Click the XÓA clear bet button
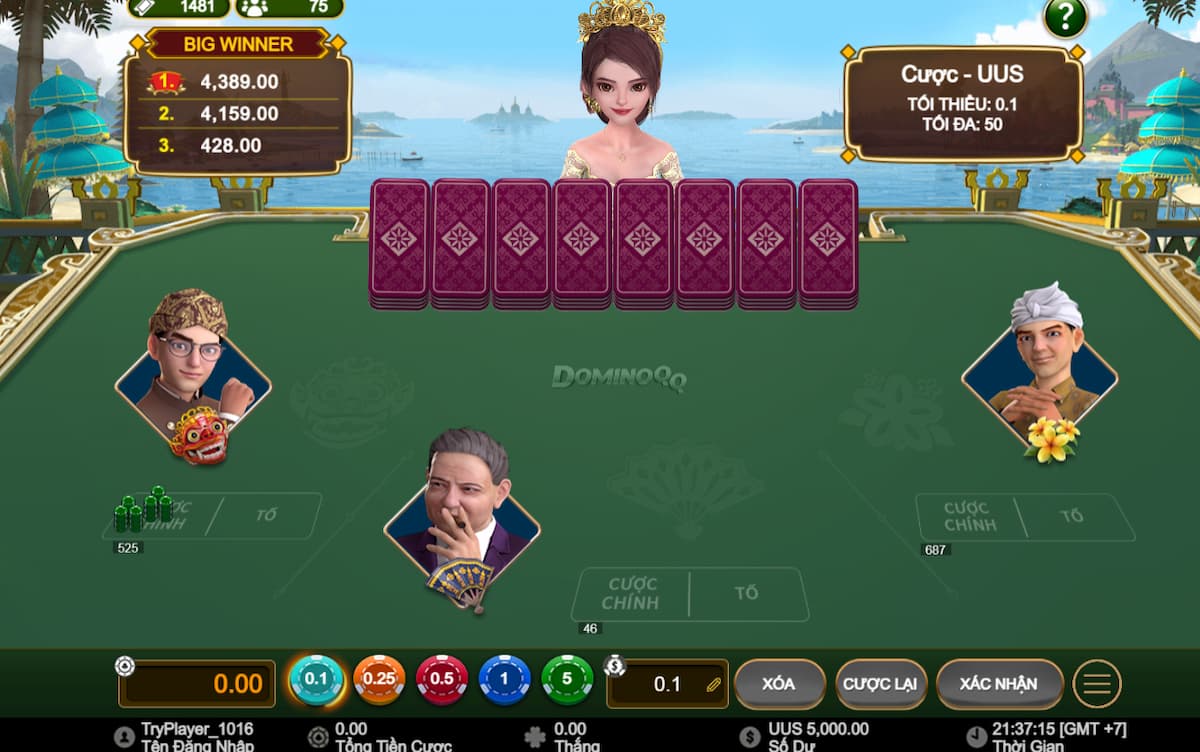Image resolution: width=1200 pixels, height=752 pixels. tap(779, 684)
